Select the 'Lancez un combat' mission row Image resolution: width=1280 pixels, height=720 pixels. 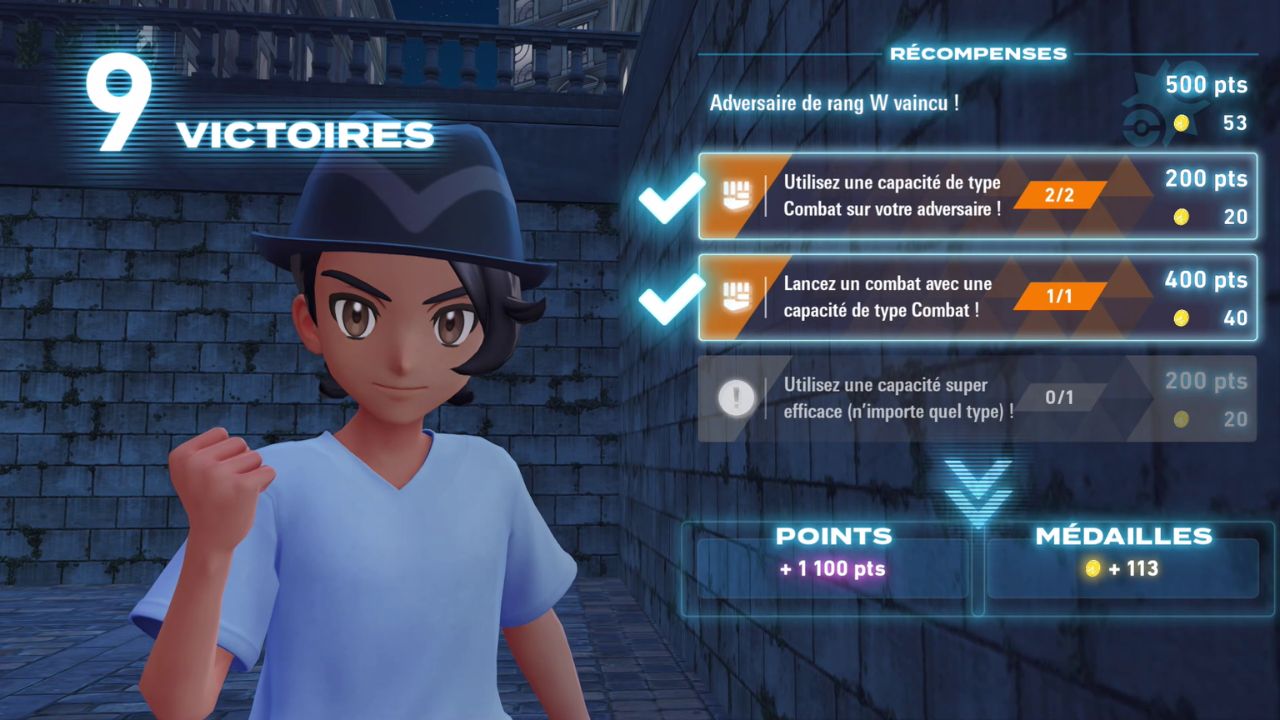976,297
